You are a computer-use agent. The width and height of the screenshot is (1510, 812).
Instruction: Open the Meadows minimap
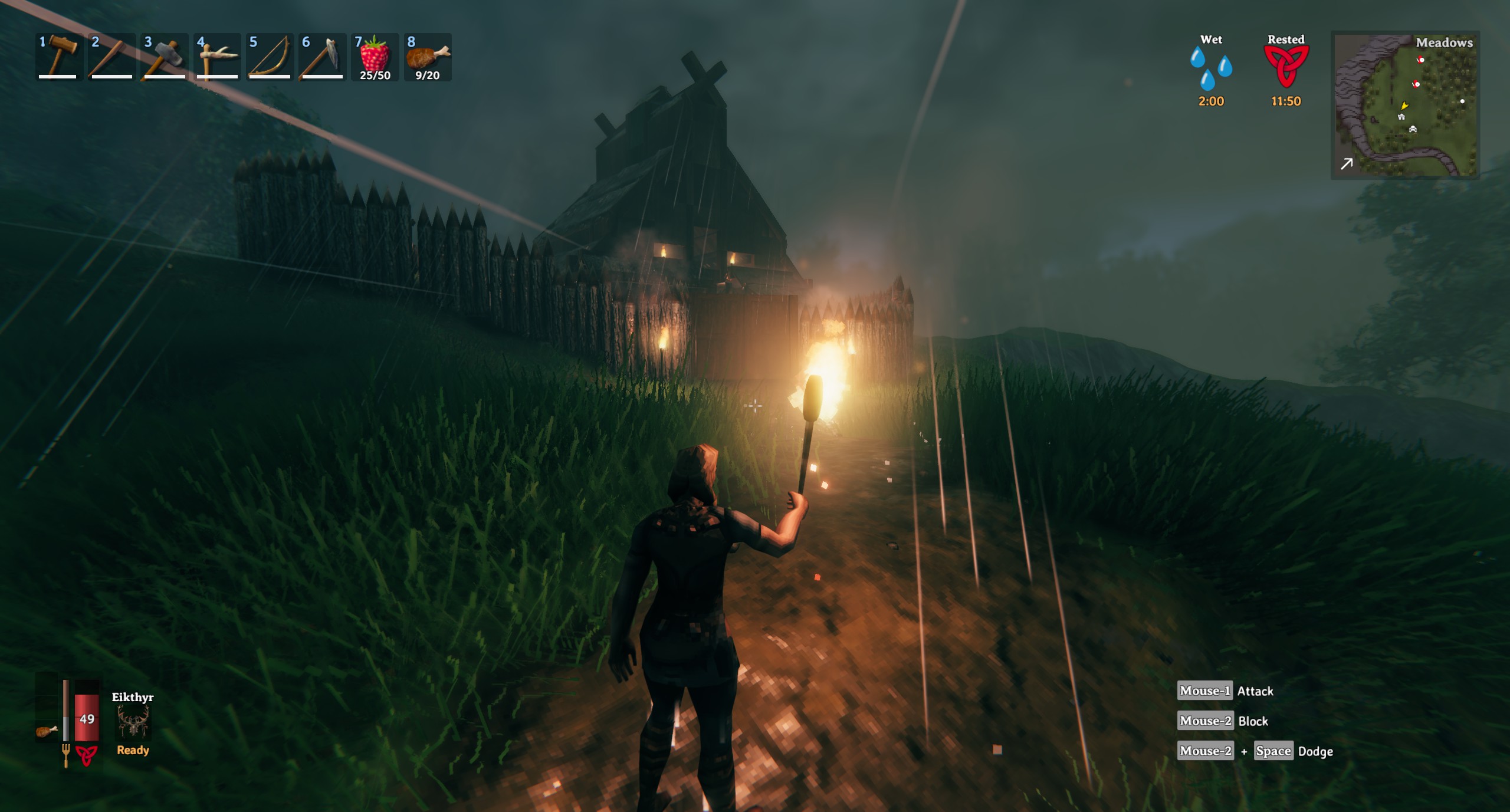coord(1405,105)
